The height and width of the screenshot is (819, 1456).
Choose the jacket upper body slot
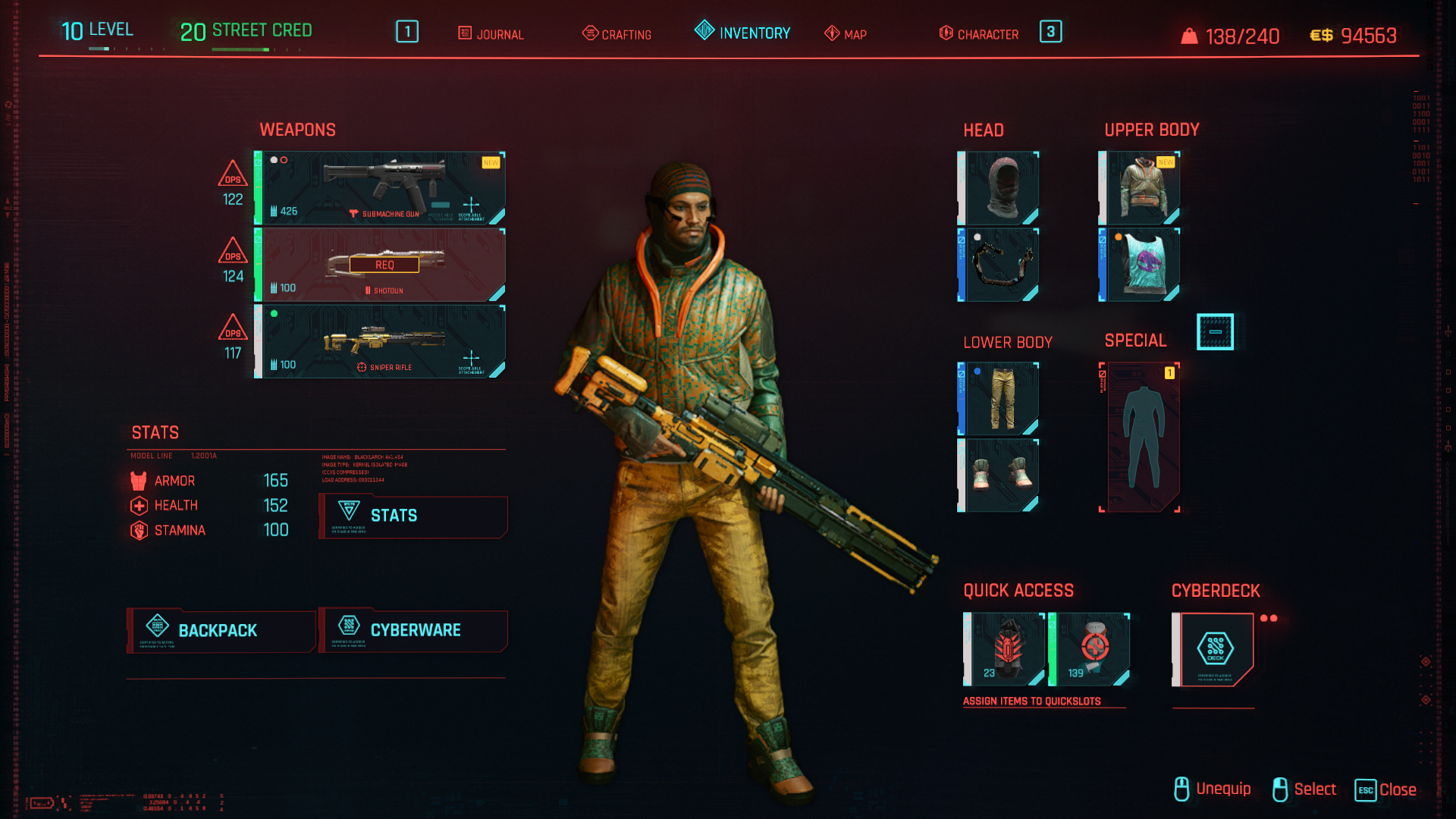tap(1141, 188)
